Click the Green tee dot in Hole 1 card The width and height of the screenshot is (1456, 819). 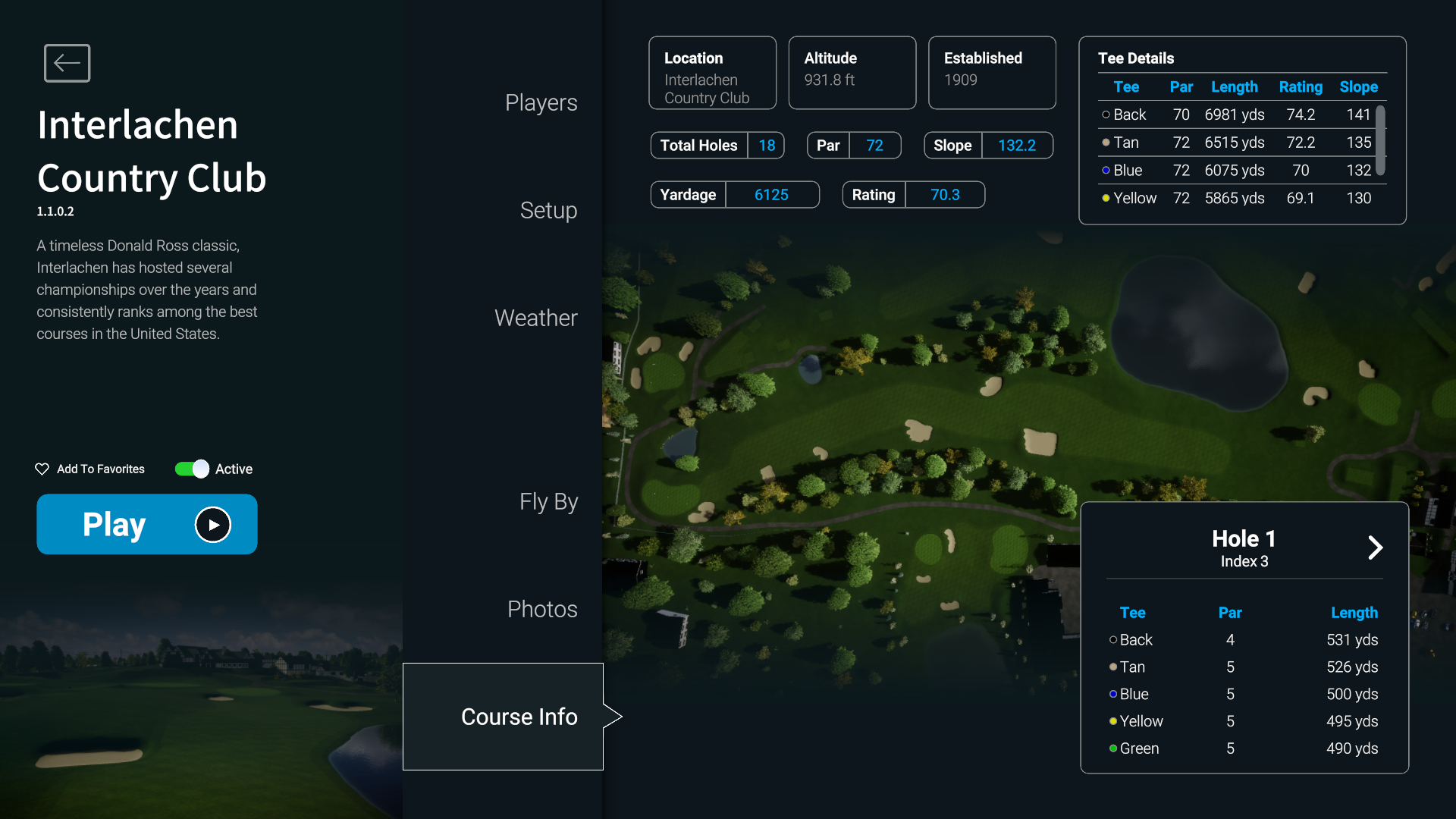[x=1112, y=748]
